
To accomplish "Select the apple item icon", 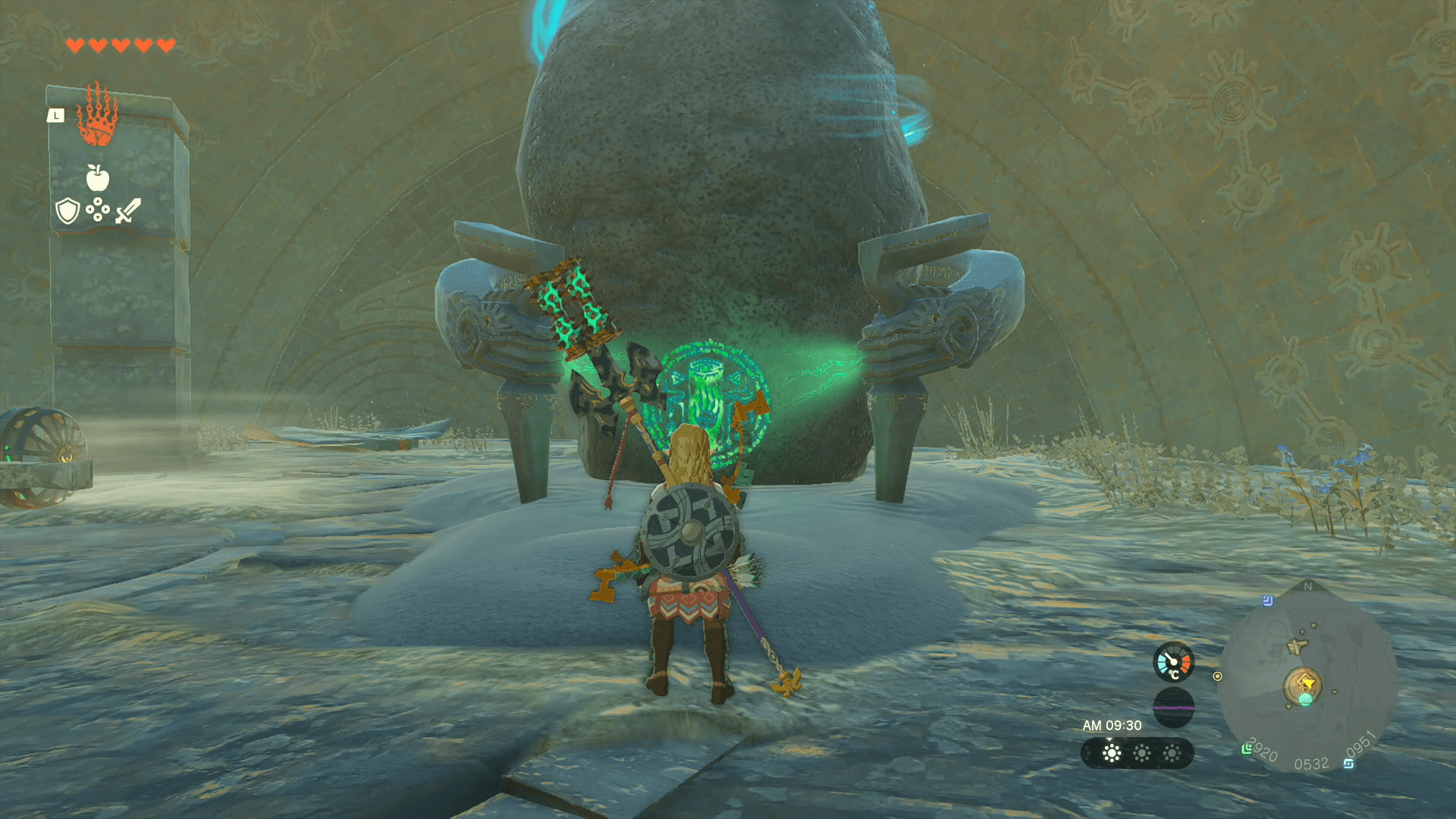I will (x=97, y=178).
